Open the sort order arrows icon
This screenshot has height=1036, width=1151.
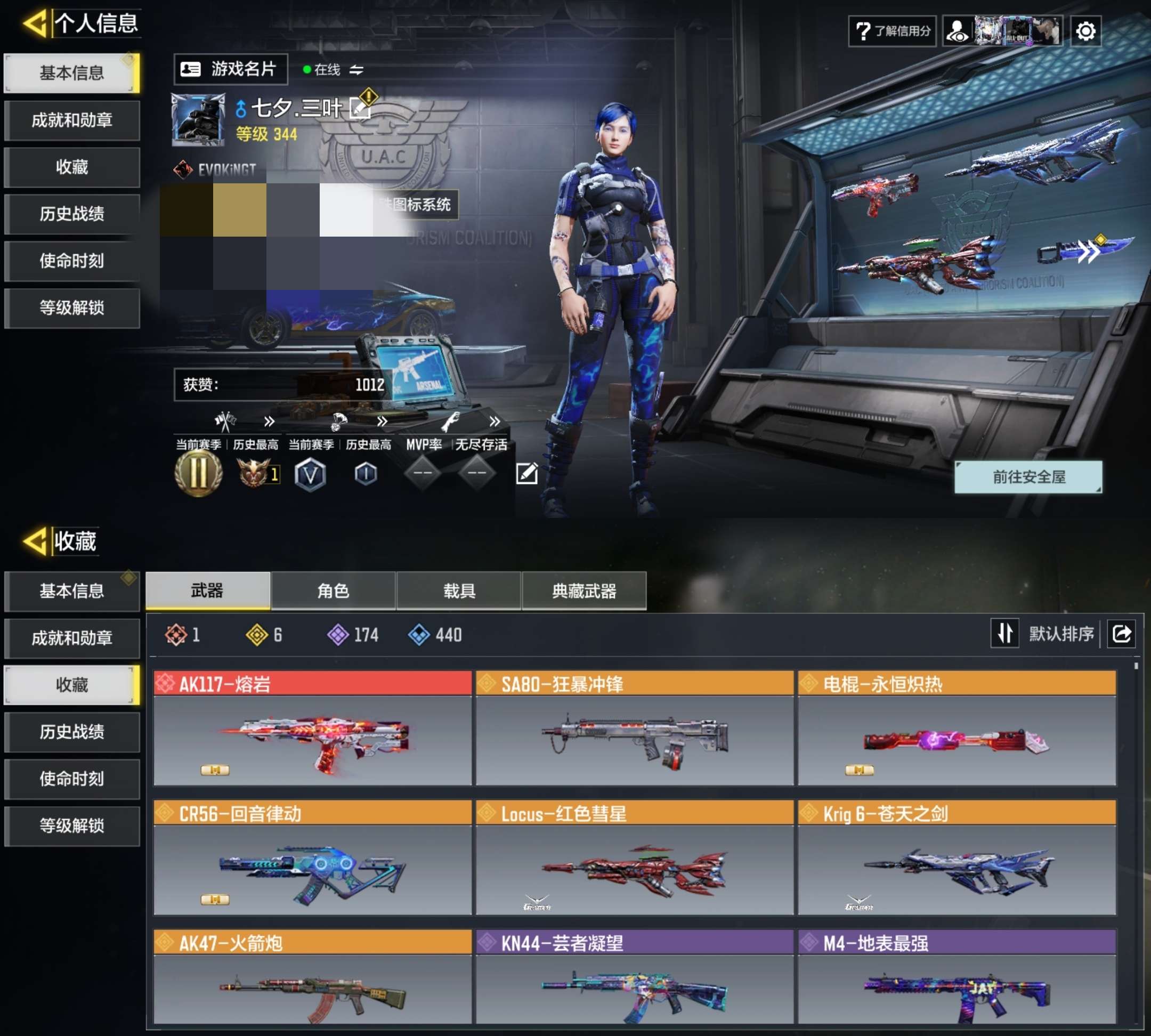(1006, 633)
